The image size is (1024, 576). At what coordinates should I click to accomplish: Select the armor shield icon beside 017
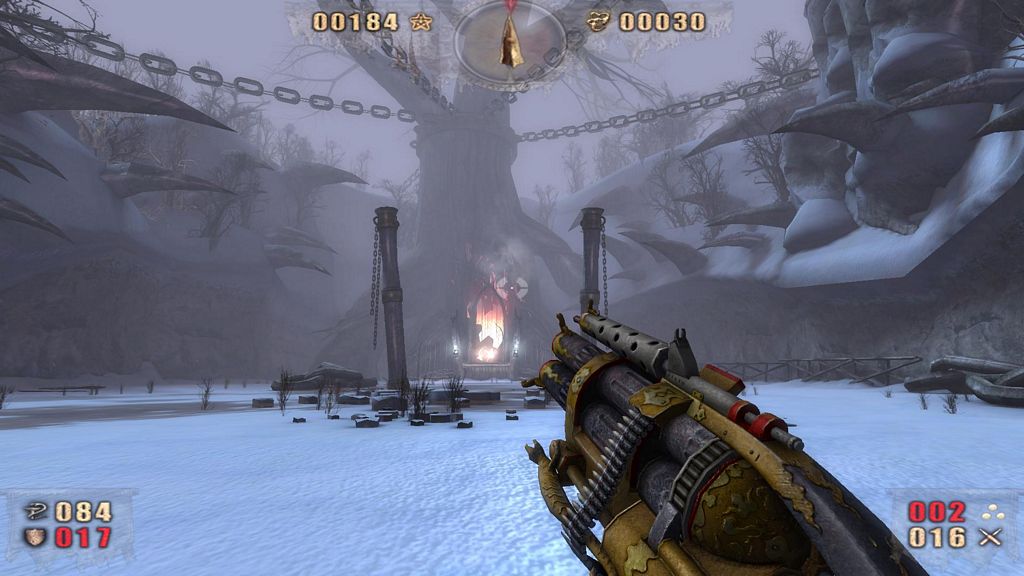34,538
